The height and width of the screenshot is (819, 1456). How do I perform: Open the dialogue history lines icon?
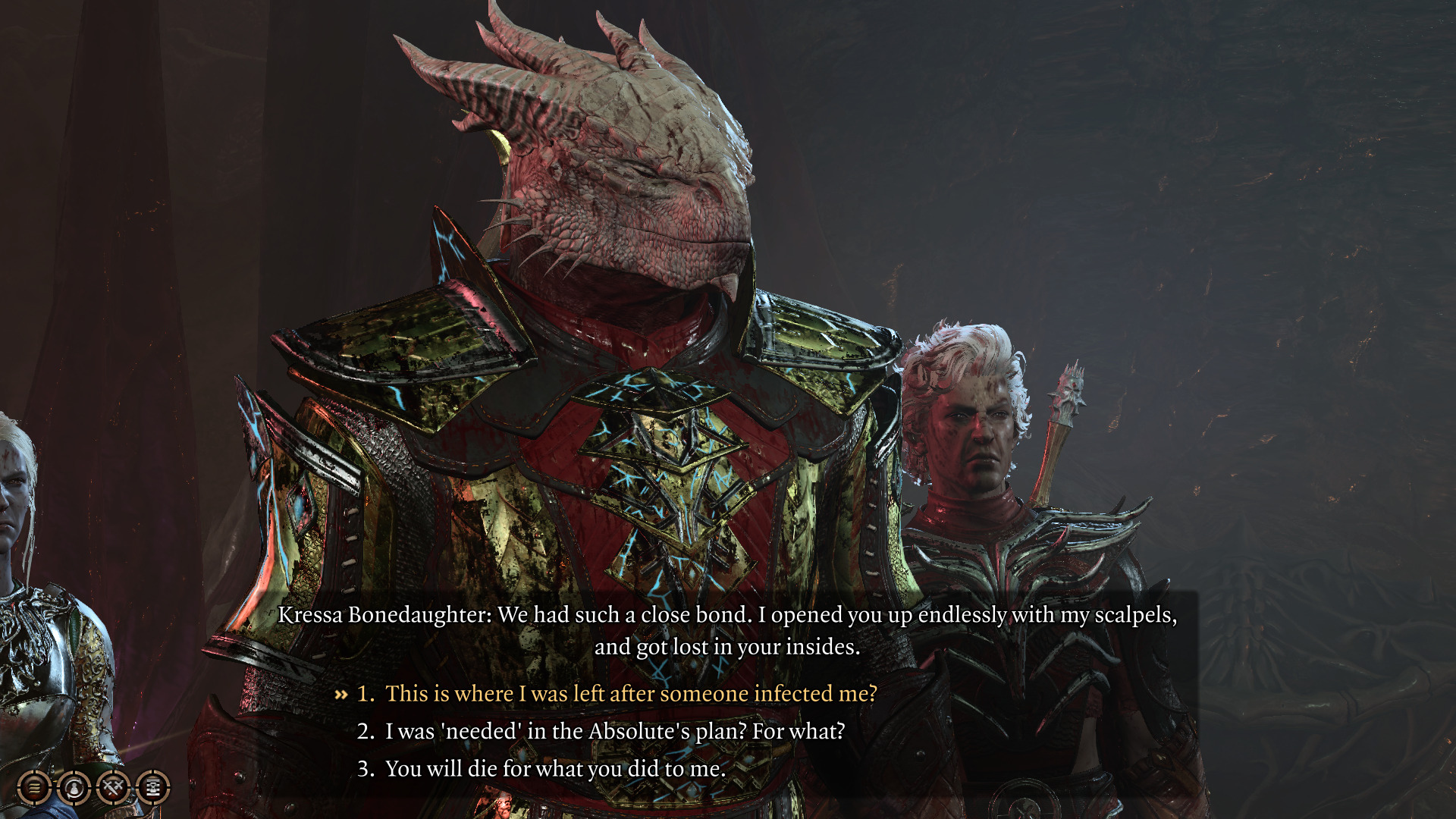pos(34,788)
